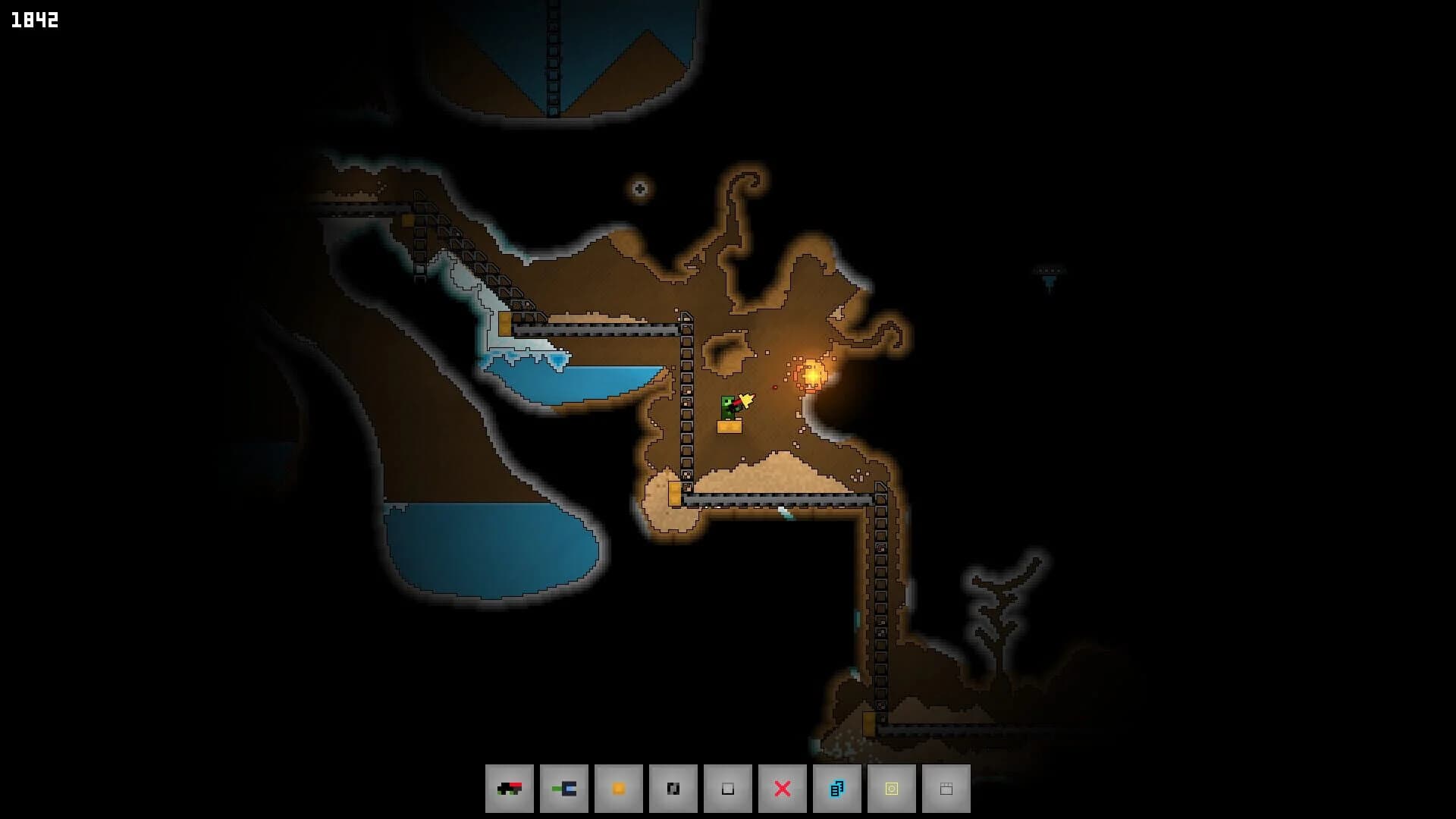Select the machine gun in the first hotbar slot
1456x819 pixels.
tap(510, 788)
